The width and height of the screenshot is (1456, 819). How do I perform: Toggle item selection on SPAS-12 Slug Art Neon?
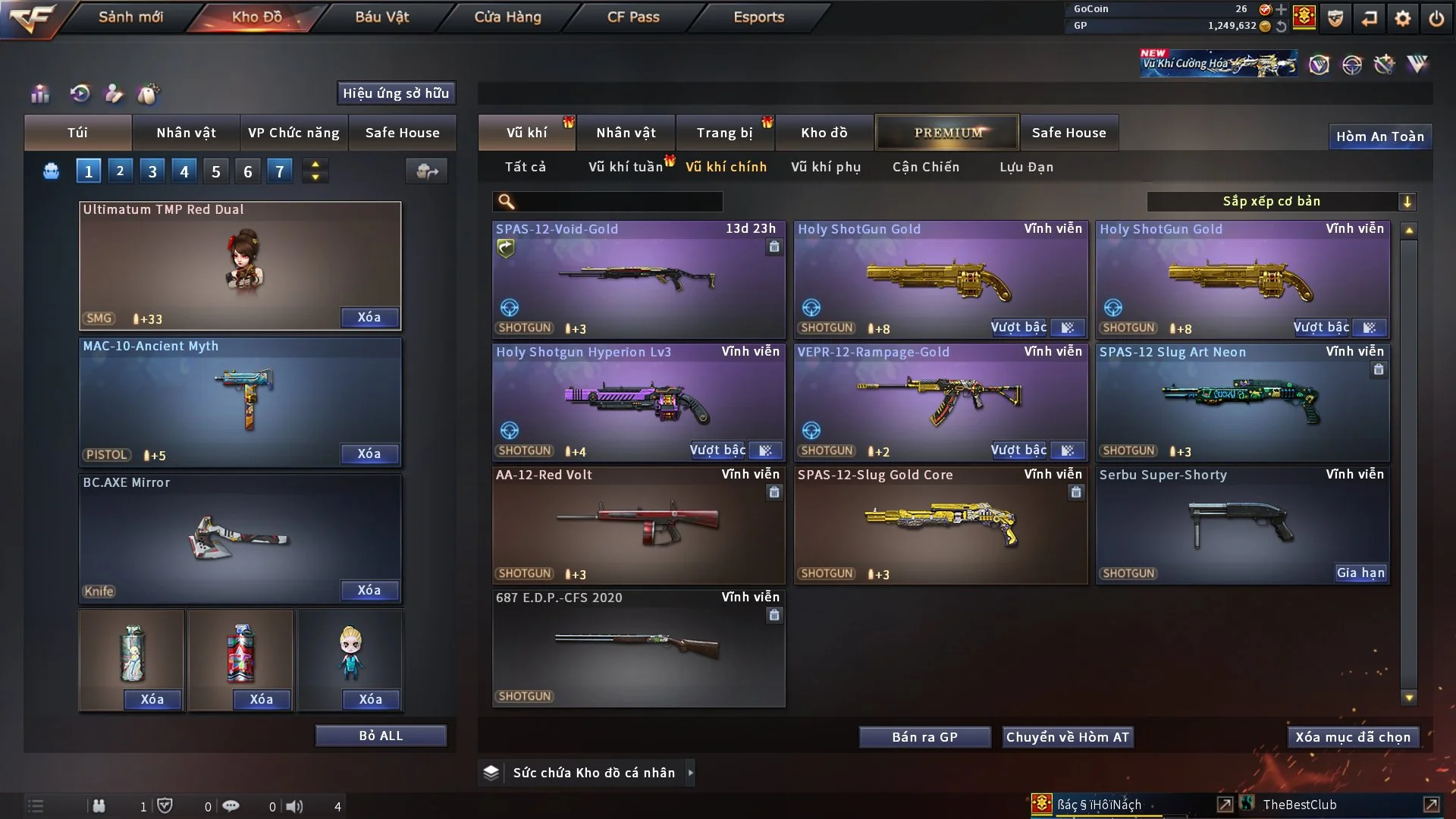coord(1379,369)
